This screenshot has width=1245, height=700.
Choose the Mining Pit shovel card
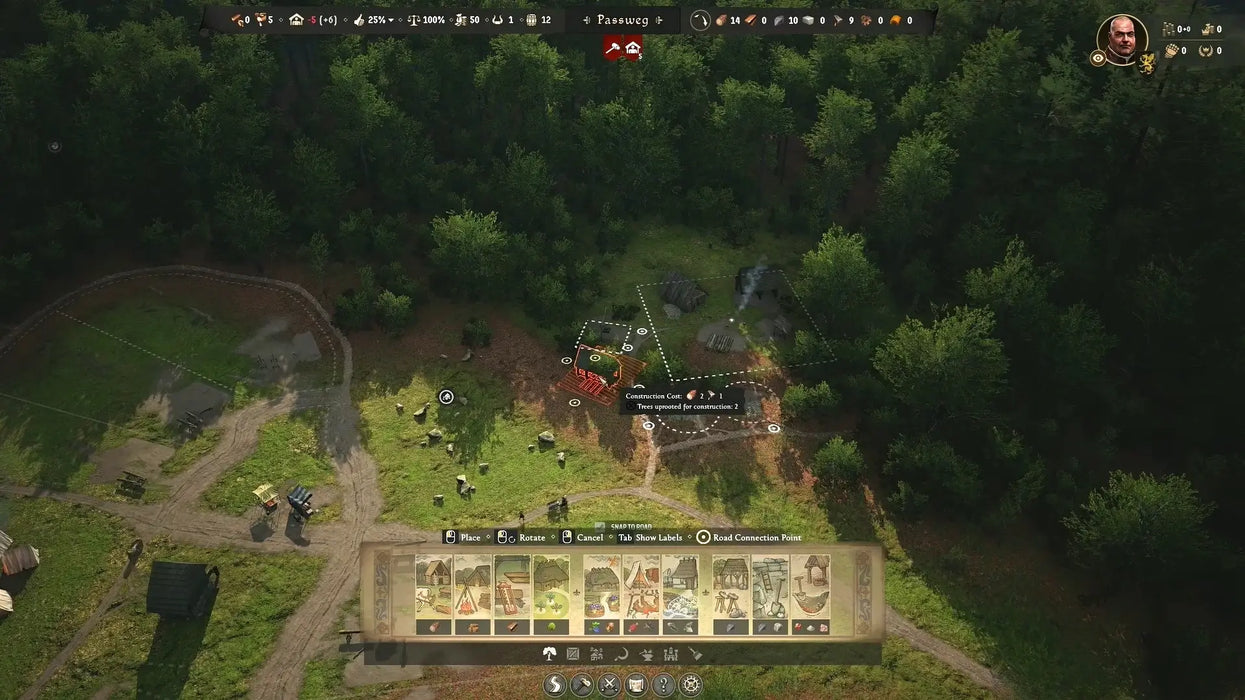[x=770, y=588]
